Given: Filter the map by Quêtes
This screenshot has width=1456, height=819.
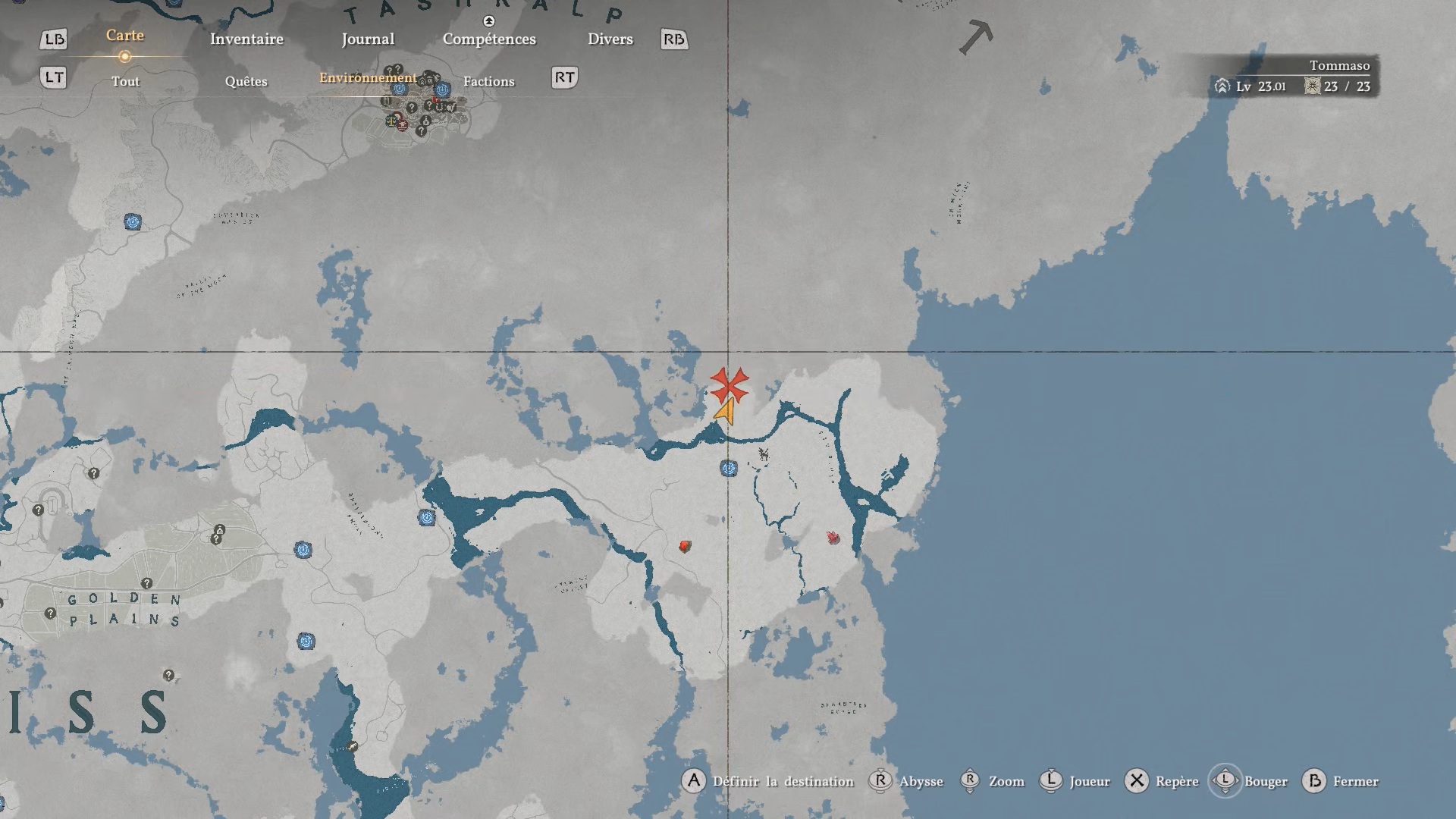Looking at the screenshot, I should coord(246,82).
